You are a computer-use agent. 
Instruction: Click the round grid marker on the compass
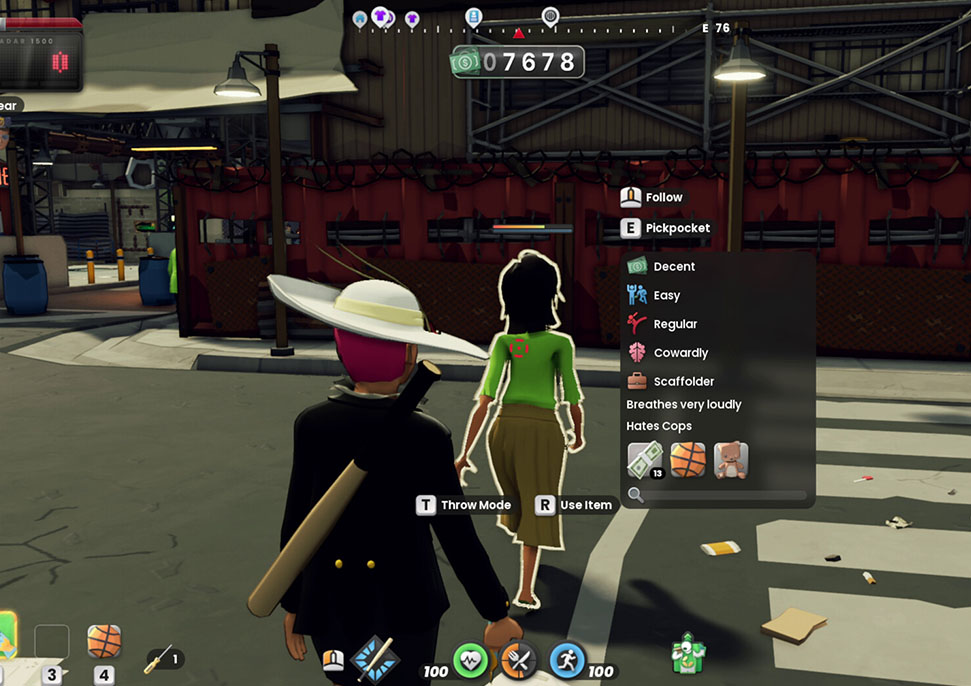pyautogui.click(x=550, y=16)
